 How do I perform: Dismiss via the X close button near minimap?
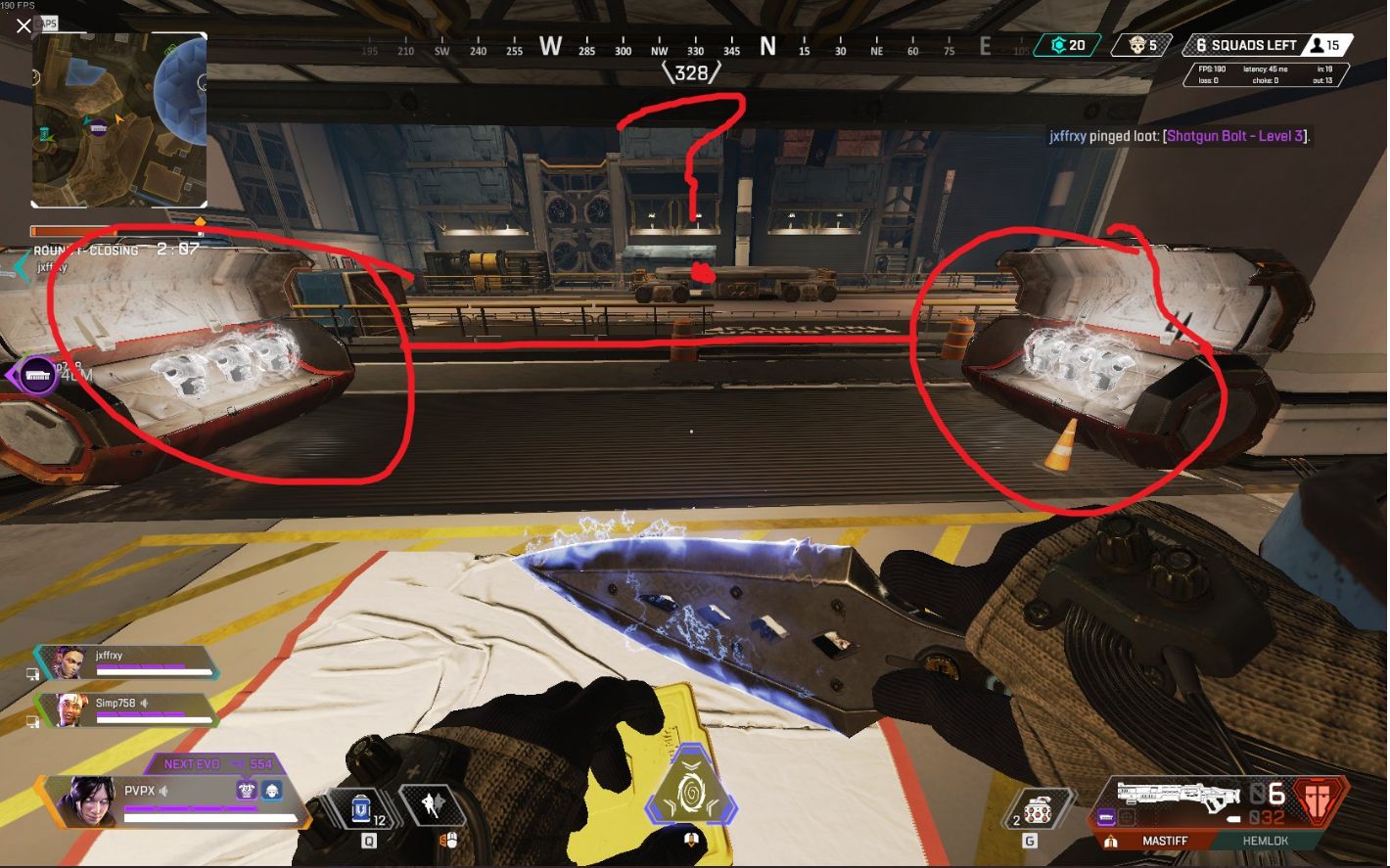[x=23, y=26]
